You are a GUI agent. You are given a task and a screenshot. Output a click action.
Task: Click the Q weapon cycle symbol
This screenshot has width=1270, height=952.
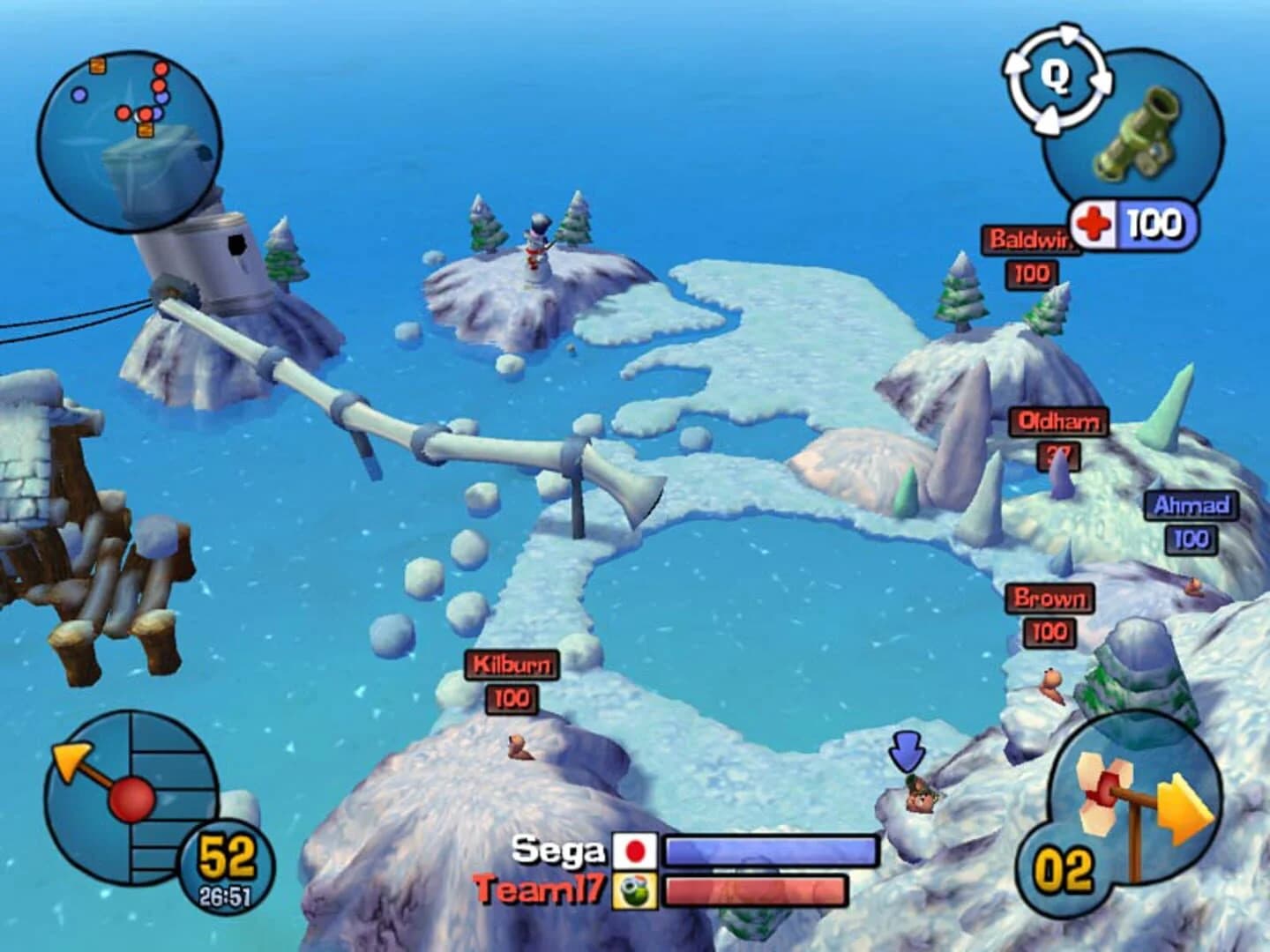coord(1056,78)
